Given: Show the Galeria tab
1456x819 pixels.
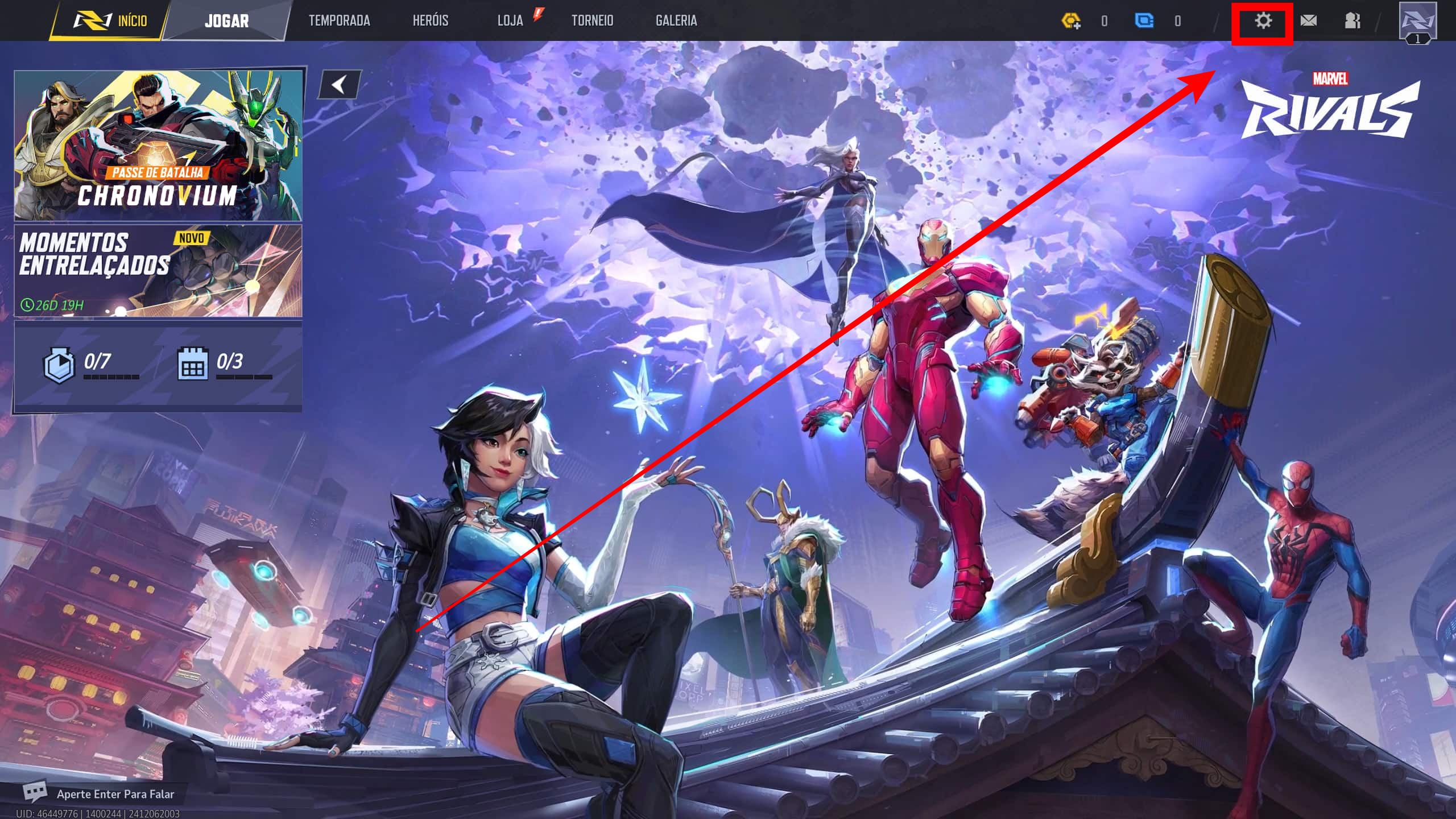Looking at the screenshot, I should pyautogui.click(x=676, y=21).
